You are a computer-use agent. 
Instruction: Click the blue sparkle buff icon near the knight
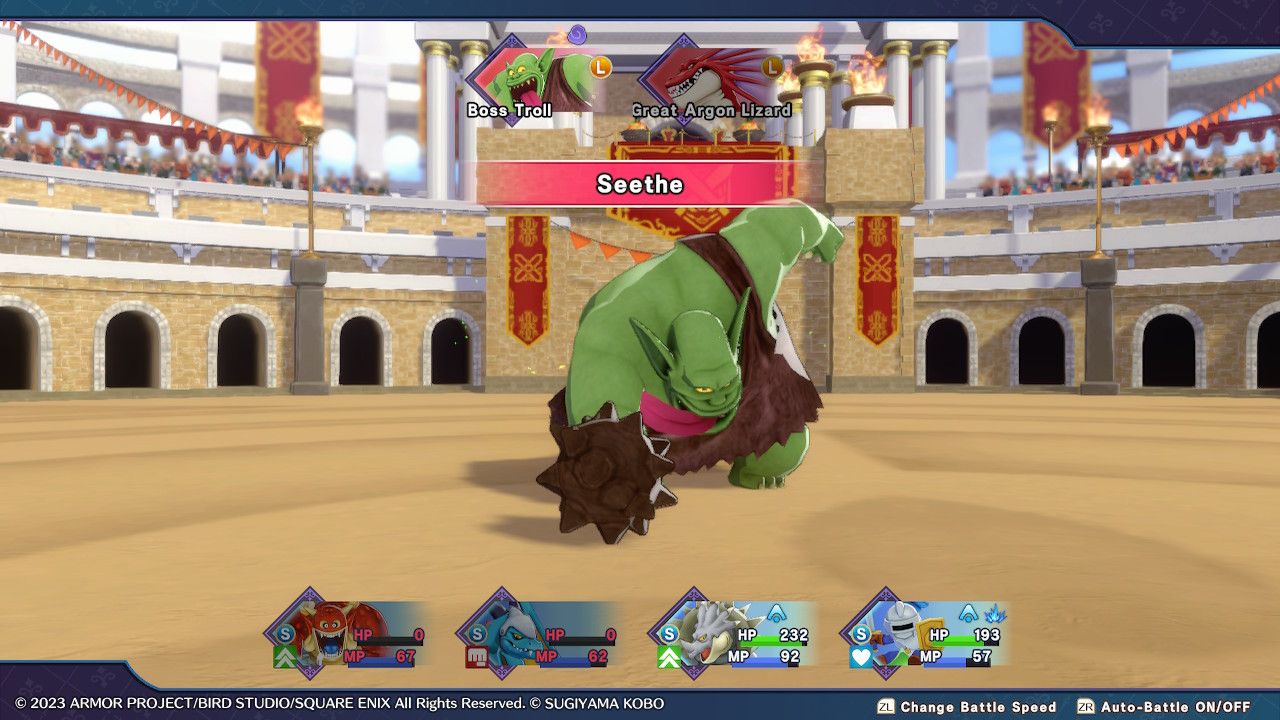click(994, 615)
